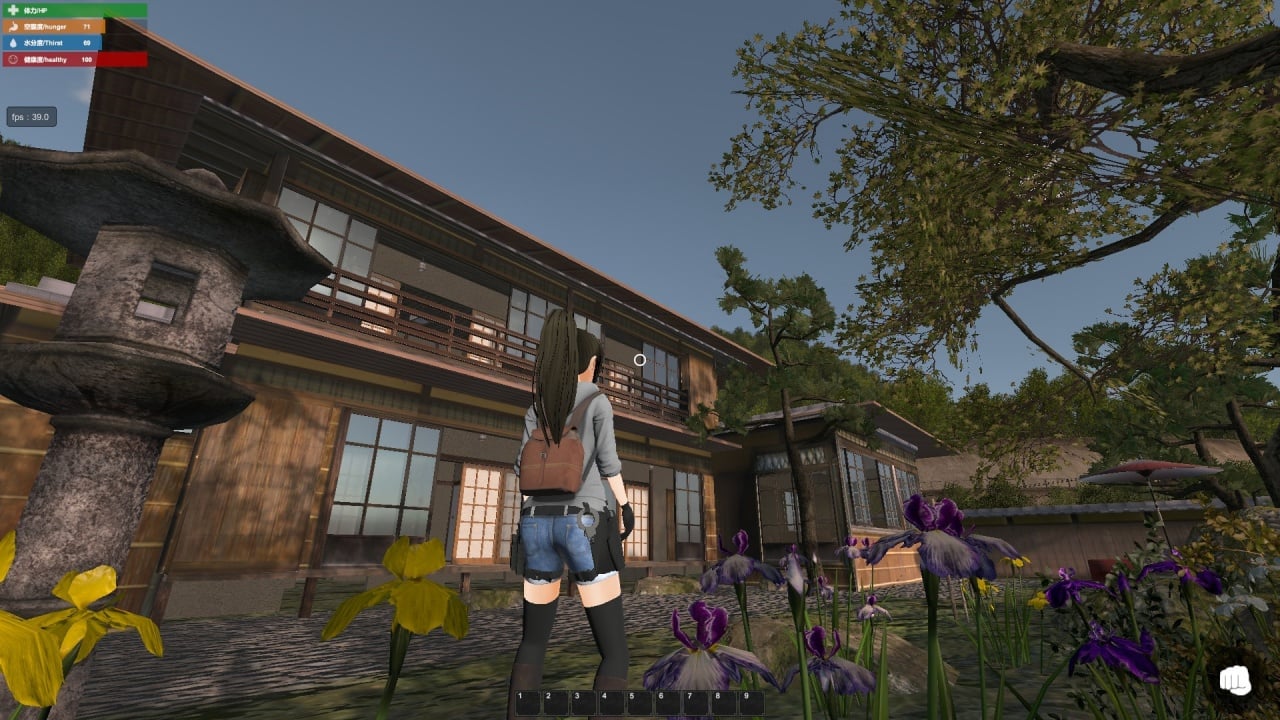The width and height of the screenshot is (1280, 720).
Task: Click hotbar slot number 3
Action: pyautogui.click(x=583, y=703)
